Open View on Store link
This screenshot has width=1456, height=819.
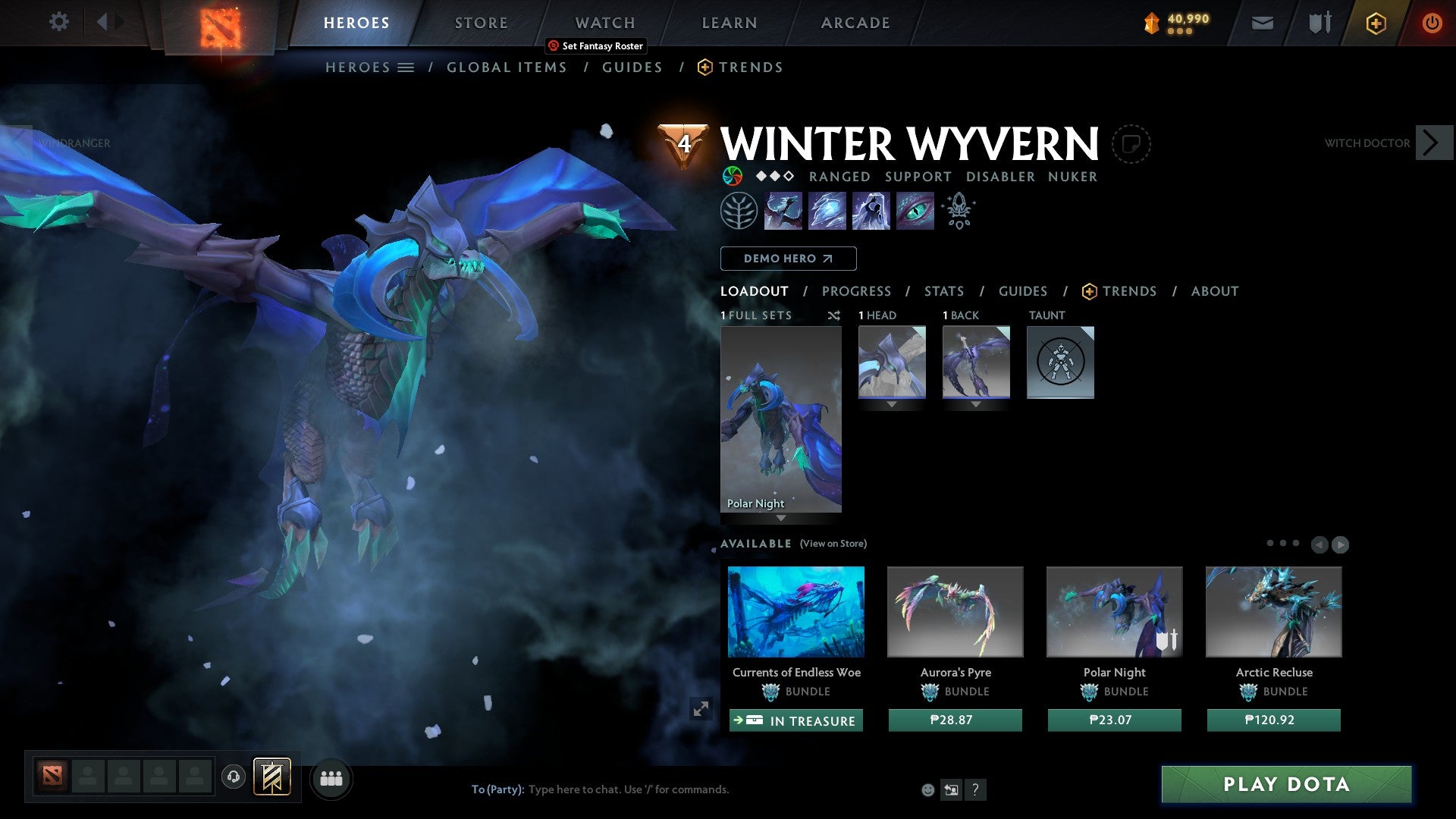834,544
